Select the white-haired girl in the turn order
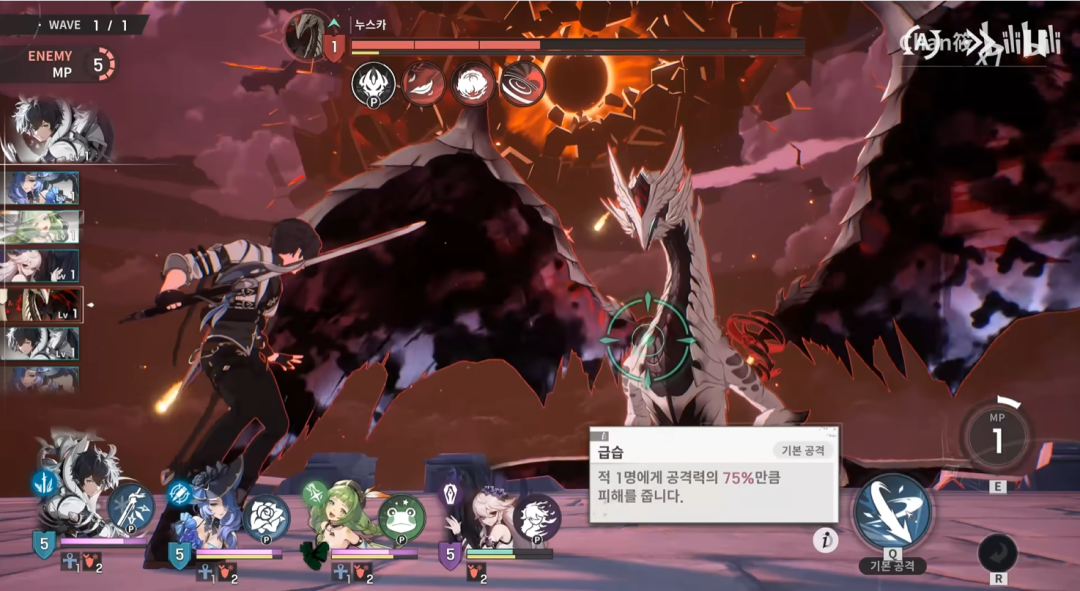Viewport: 1080px width, 591px height. (x=42, y=266)
